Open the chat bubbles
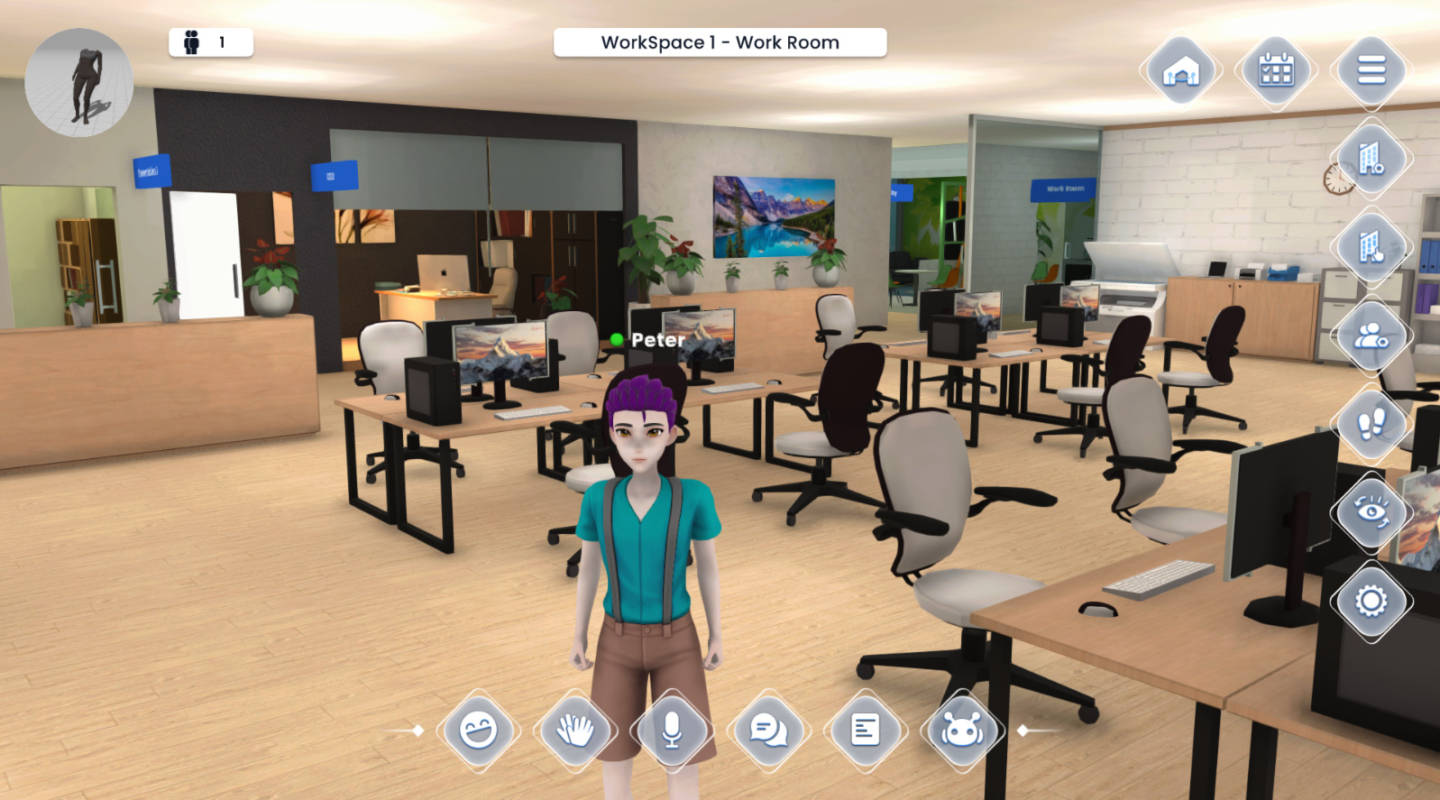 tap(769, 730)
